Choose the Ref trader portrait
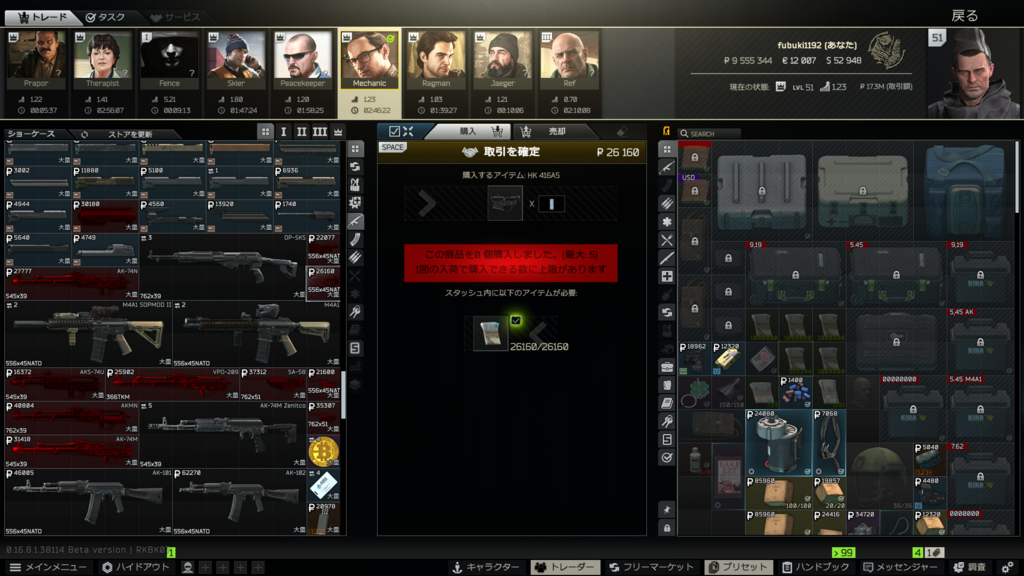This screenshot has width=1024, height=576. click(570, 56)
